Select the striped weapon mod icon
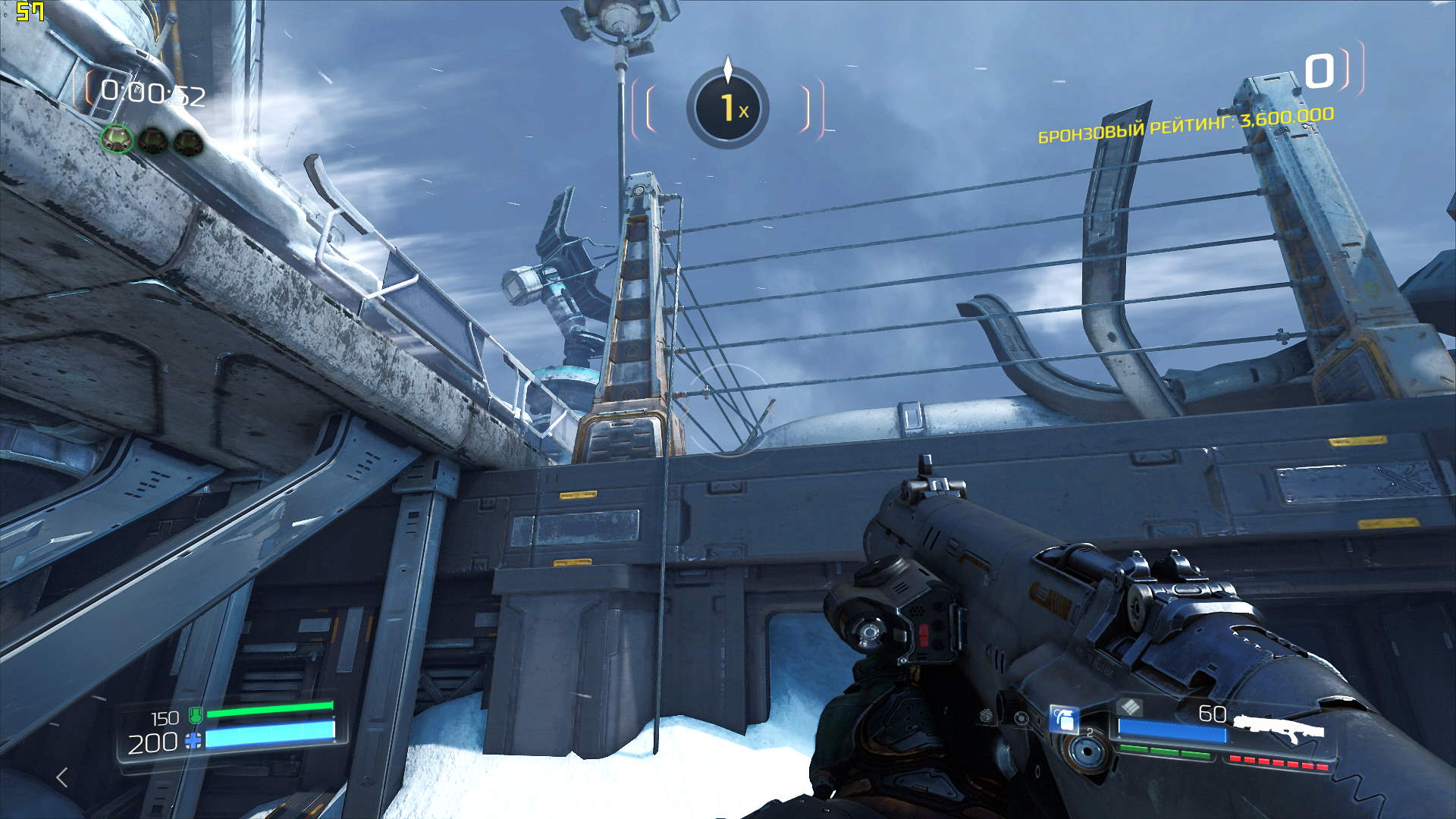The height and width of the screenshot is (819, 1456). pyautogui.click(x=1129, y=708)
